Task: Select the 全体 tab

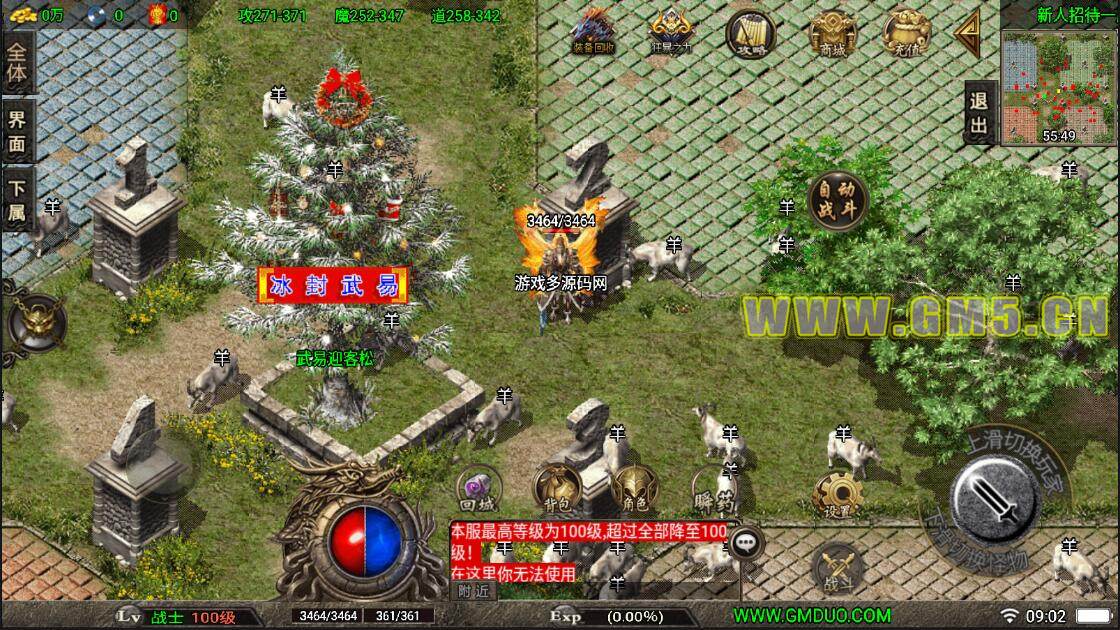Action: pyautogui.click(x=18, y=63)
